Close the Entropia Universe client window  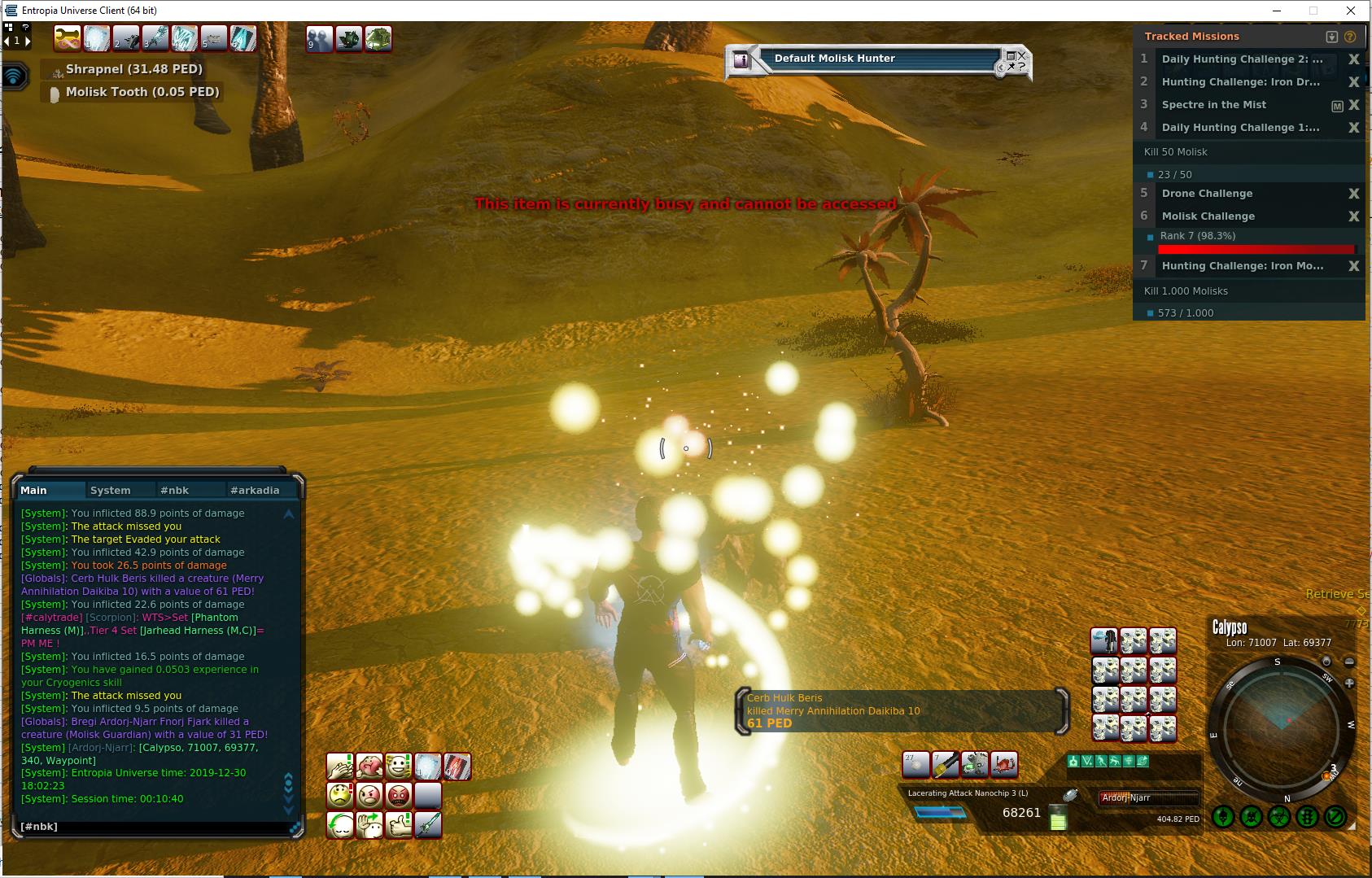pos(1352,11)
